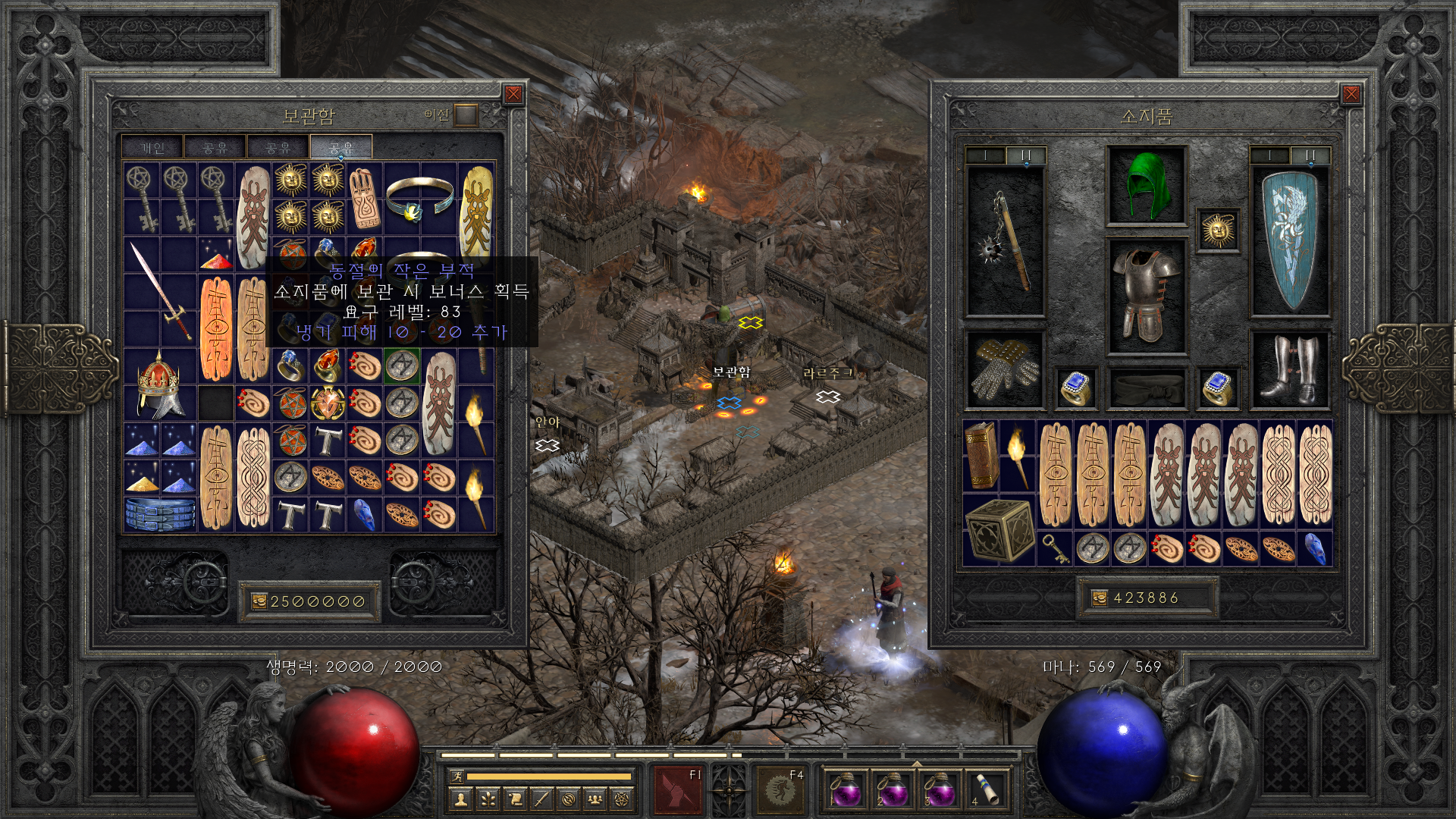The image size is (1456, 819).
Task: Switch to the 개인 stash tab
Action: click(x=152, y=147)
